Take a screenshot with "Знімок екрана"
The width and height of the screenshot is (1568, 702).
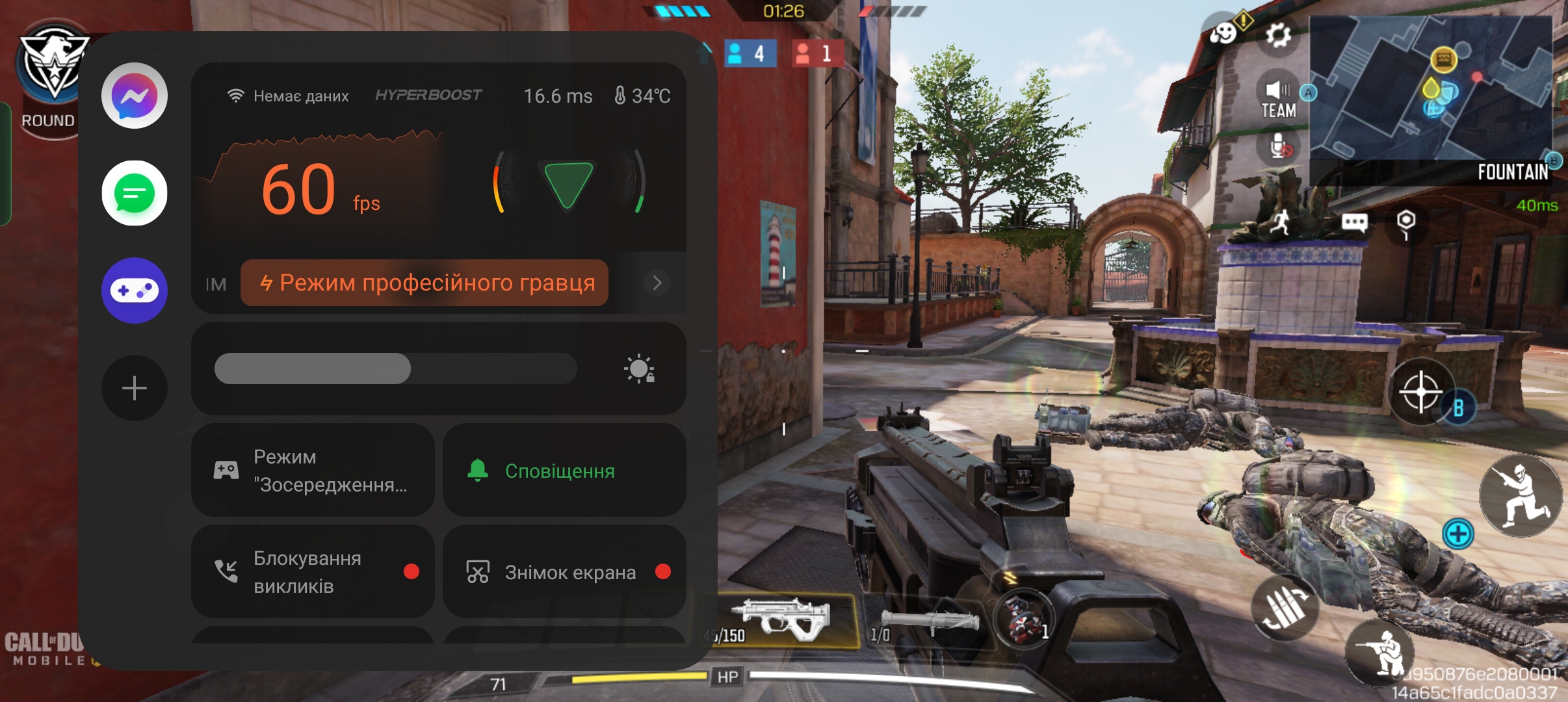tap(564, 571)
